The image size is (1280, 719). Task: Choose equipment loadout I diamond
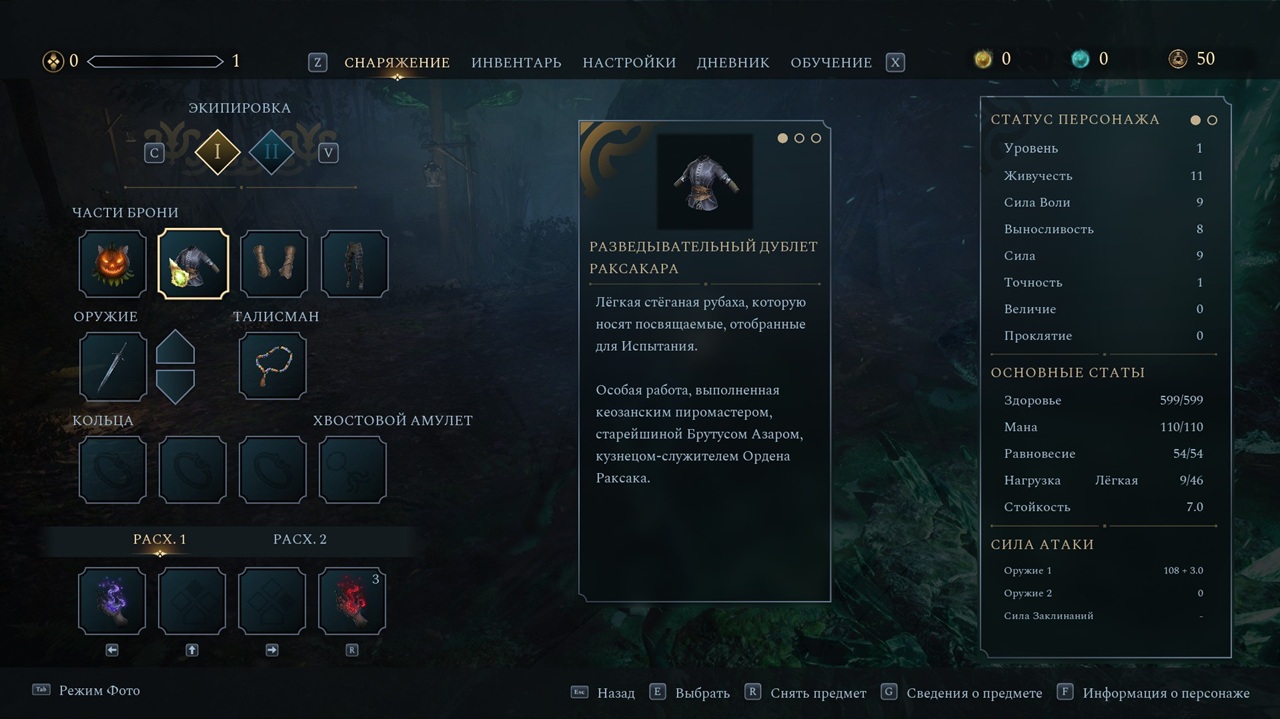pos(217,153)
